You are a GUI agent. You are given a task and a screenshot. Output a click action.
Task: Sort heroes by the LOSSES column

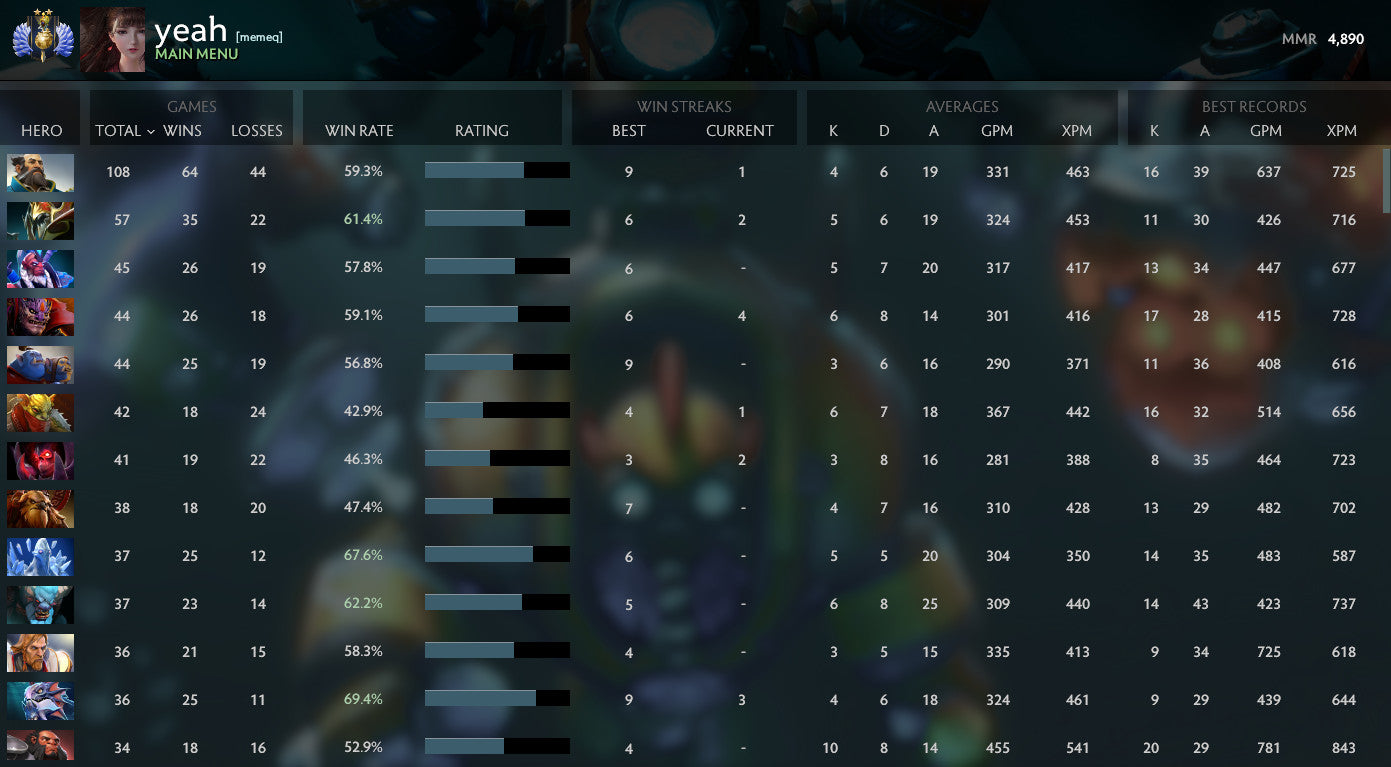tap(256, 131)
